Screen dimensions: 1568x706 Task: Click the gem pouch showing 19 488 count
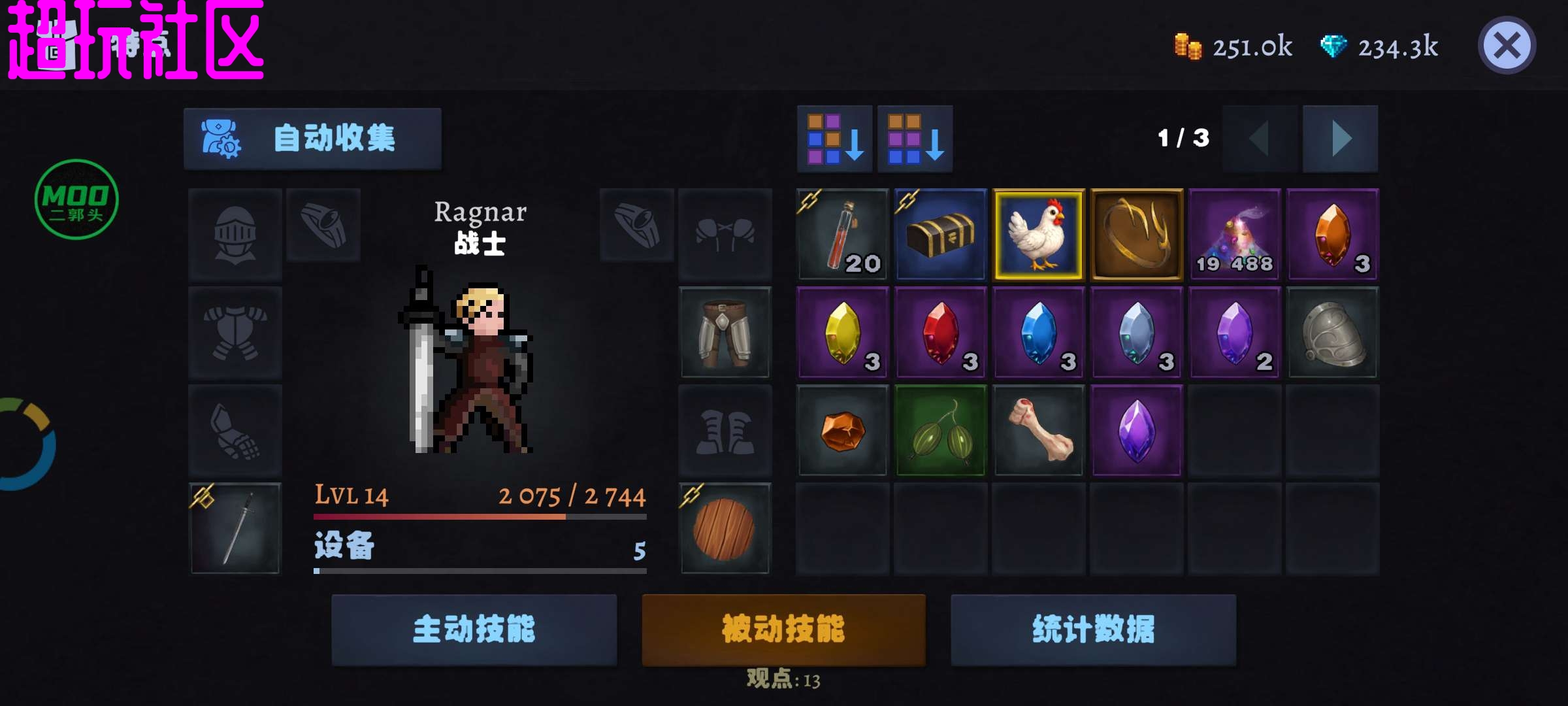pyautogui.click(x=1235, y=235)
